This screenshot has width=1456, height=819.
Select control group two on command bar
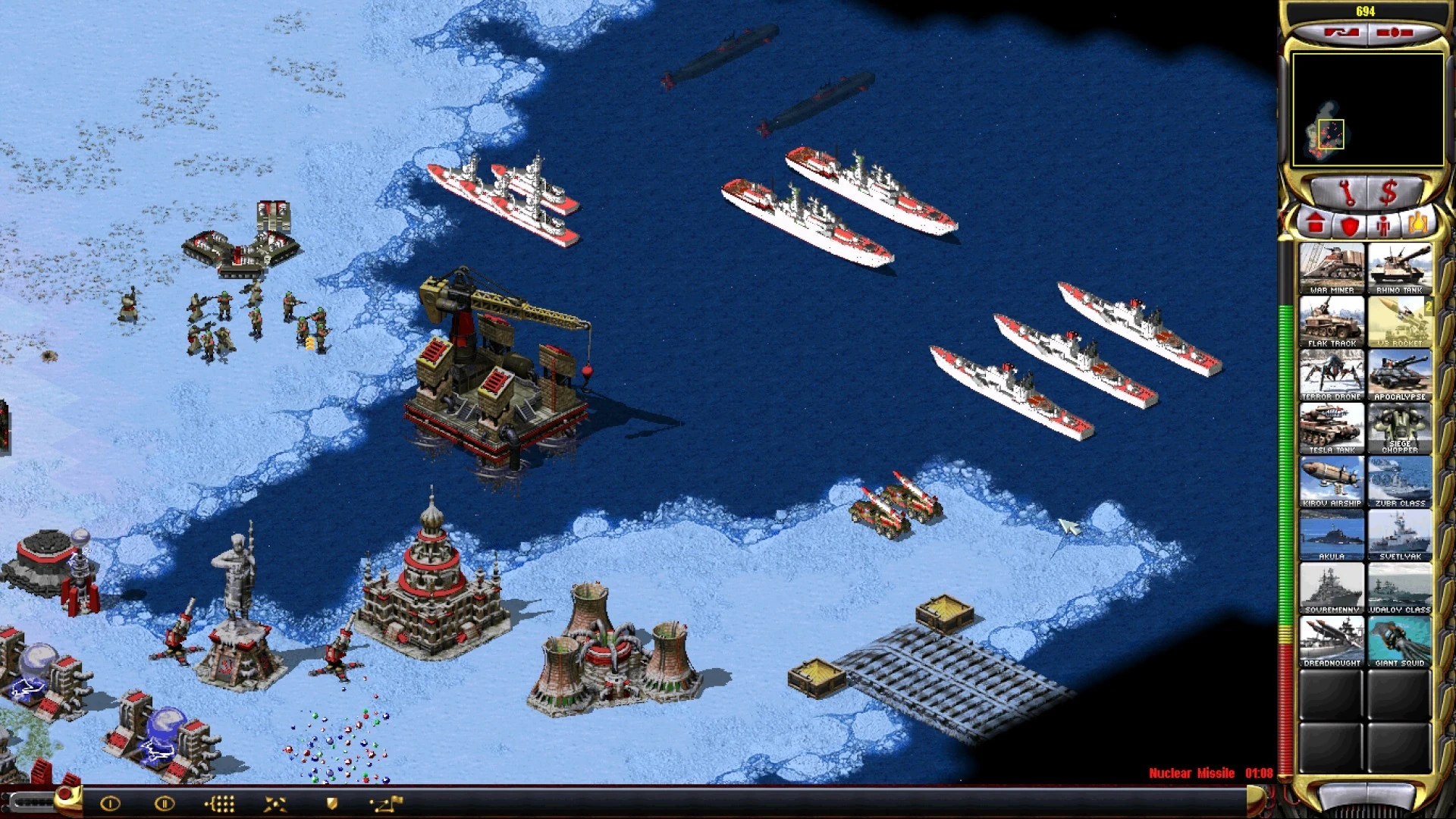[165, 804]
